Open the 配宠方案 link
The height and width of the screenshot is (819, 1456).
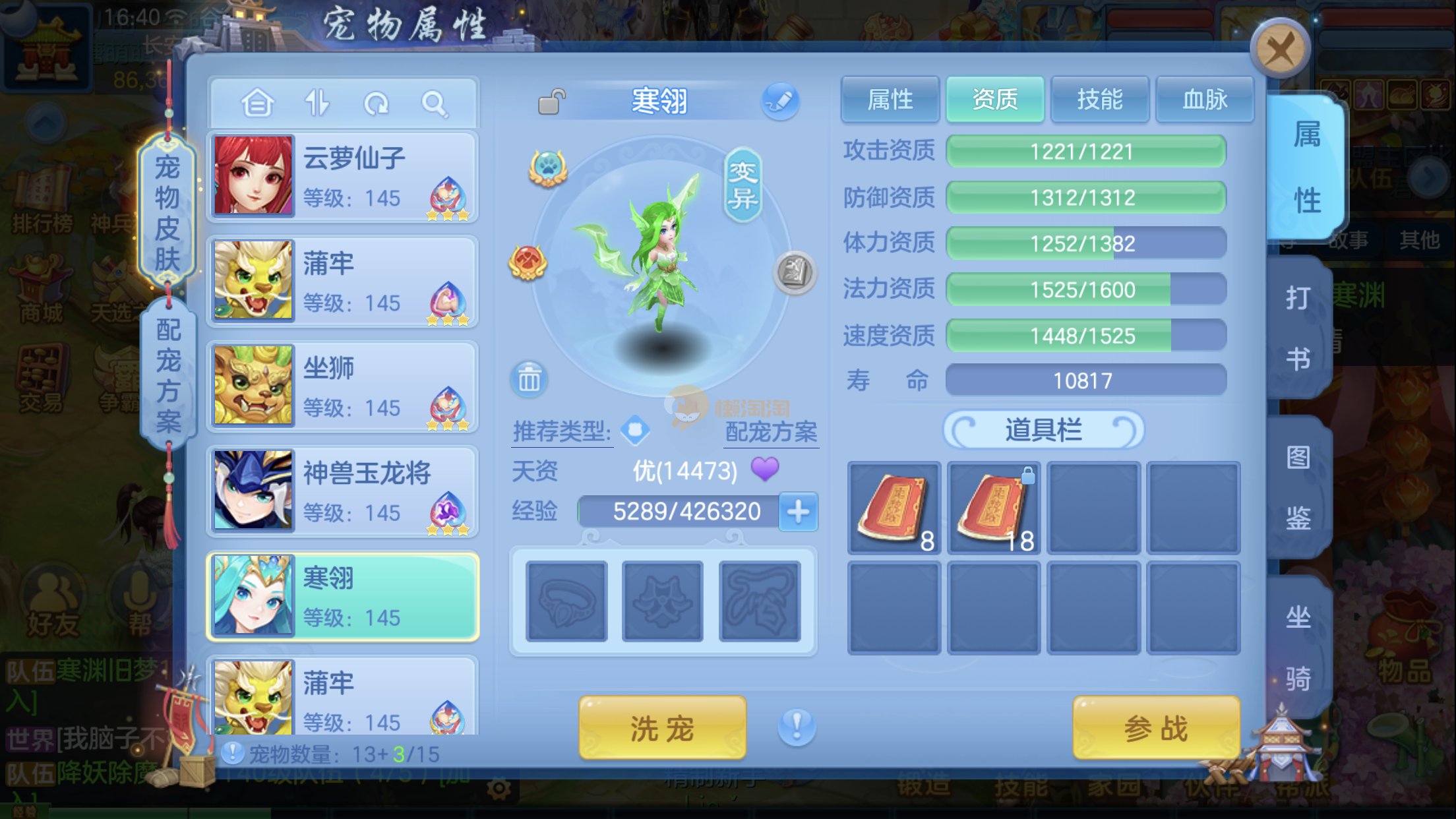tap(771, 432)
